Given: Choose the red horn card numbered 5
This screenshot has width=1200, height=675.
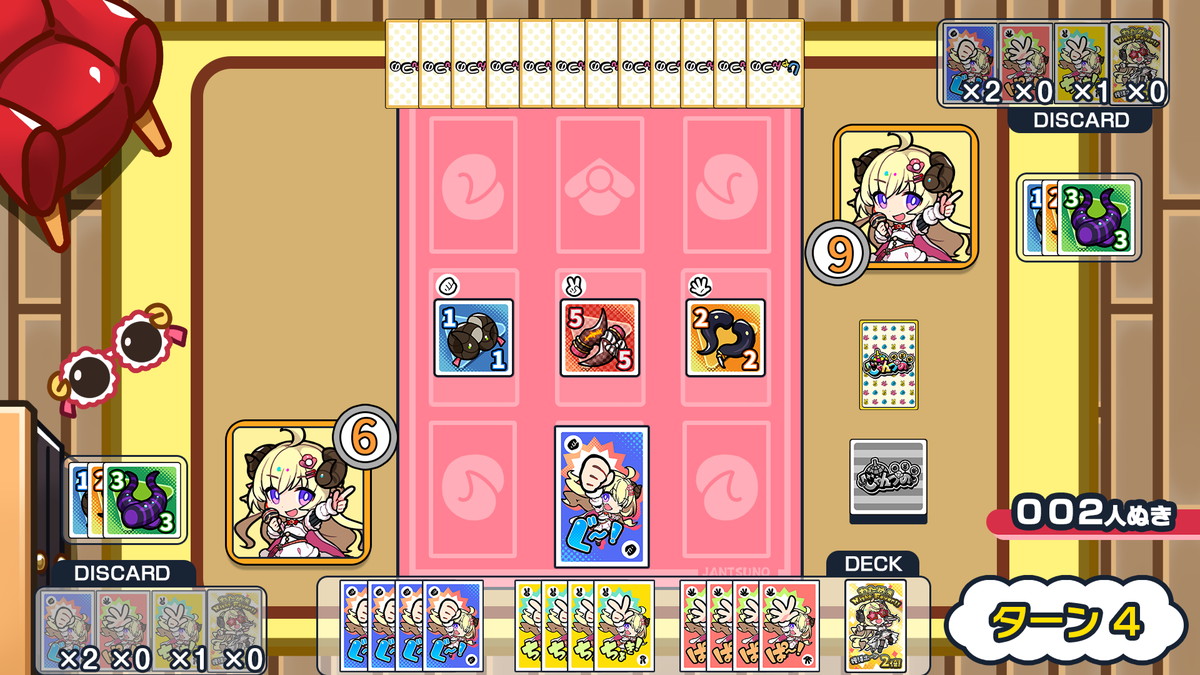Looking at the screenshot, I should [x=600, y=337].
